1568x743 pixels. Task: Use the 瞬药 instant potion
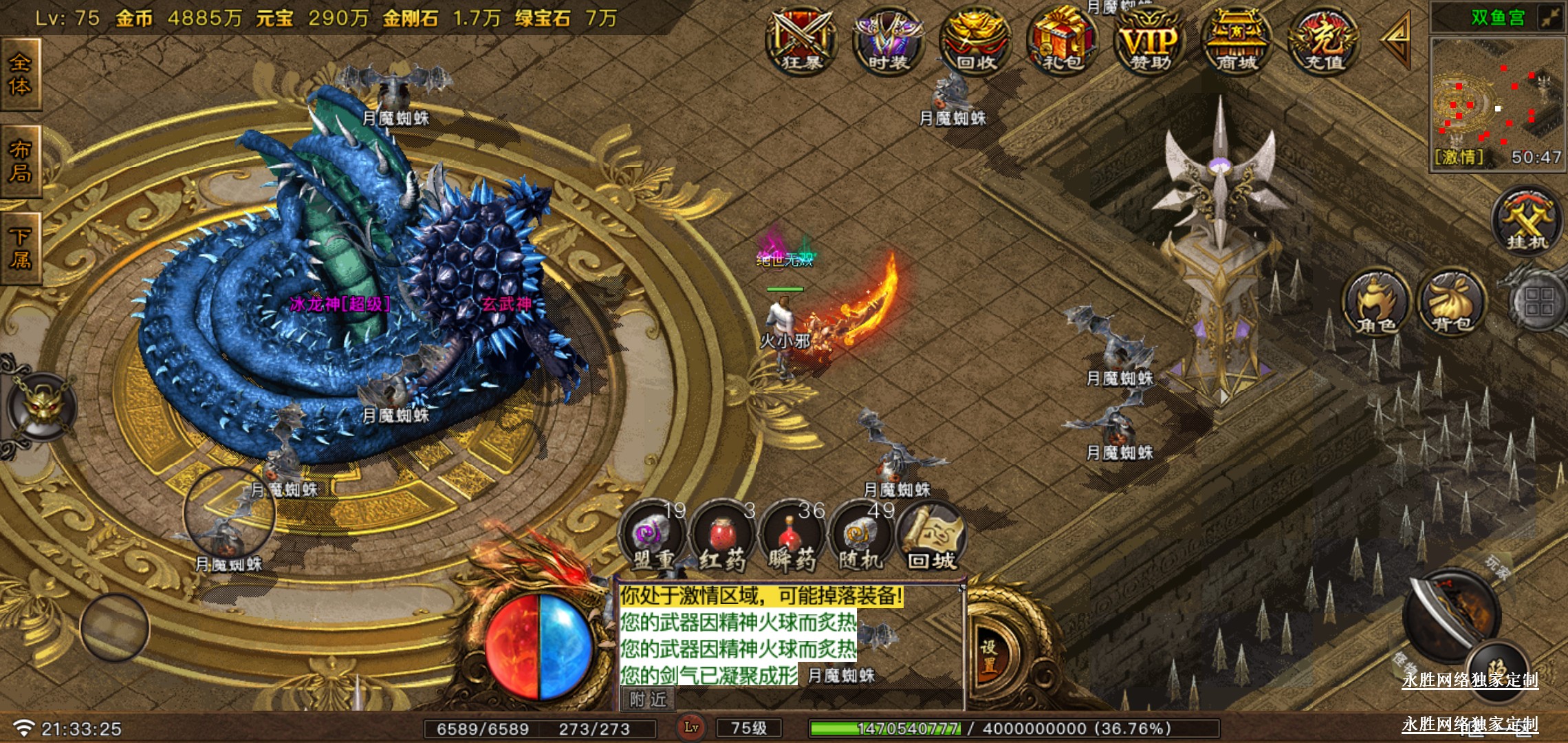[x=792, y=538]
